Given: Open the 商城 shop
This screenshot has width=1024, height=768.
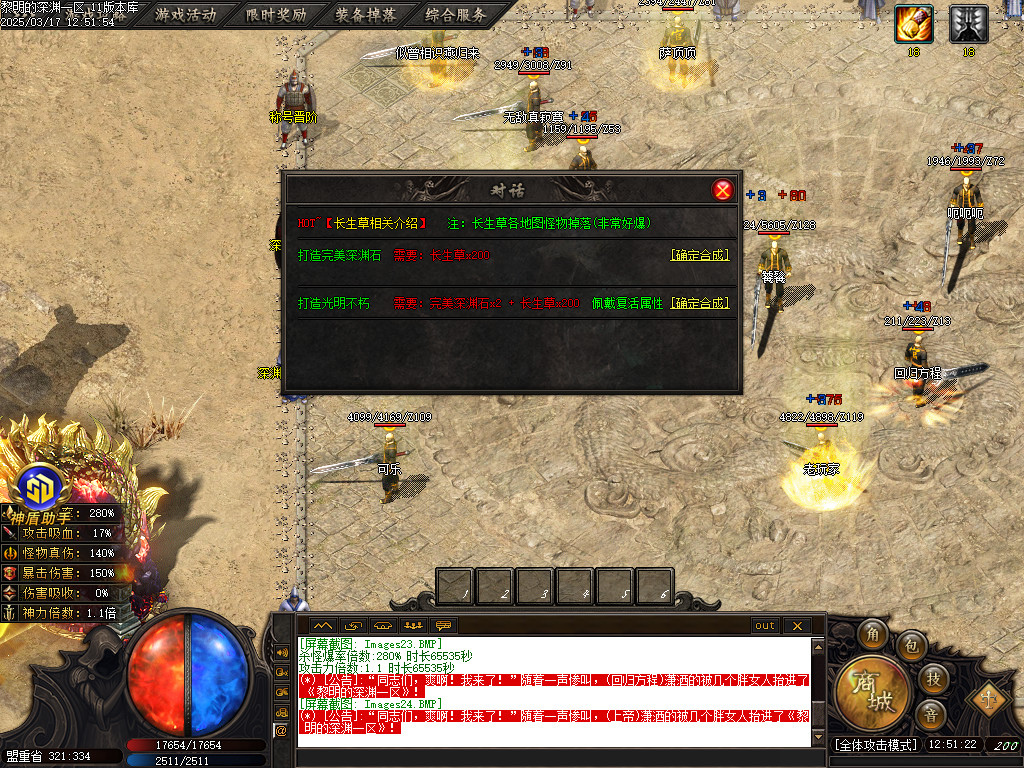Looking at the screenshot, I should [867, 692].
